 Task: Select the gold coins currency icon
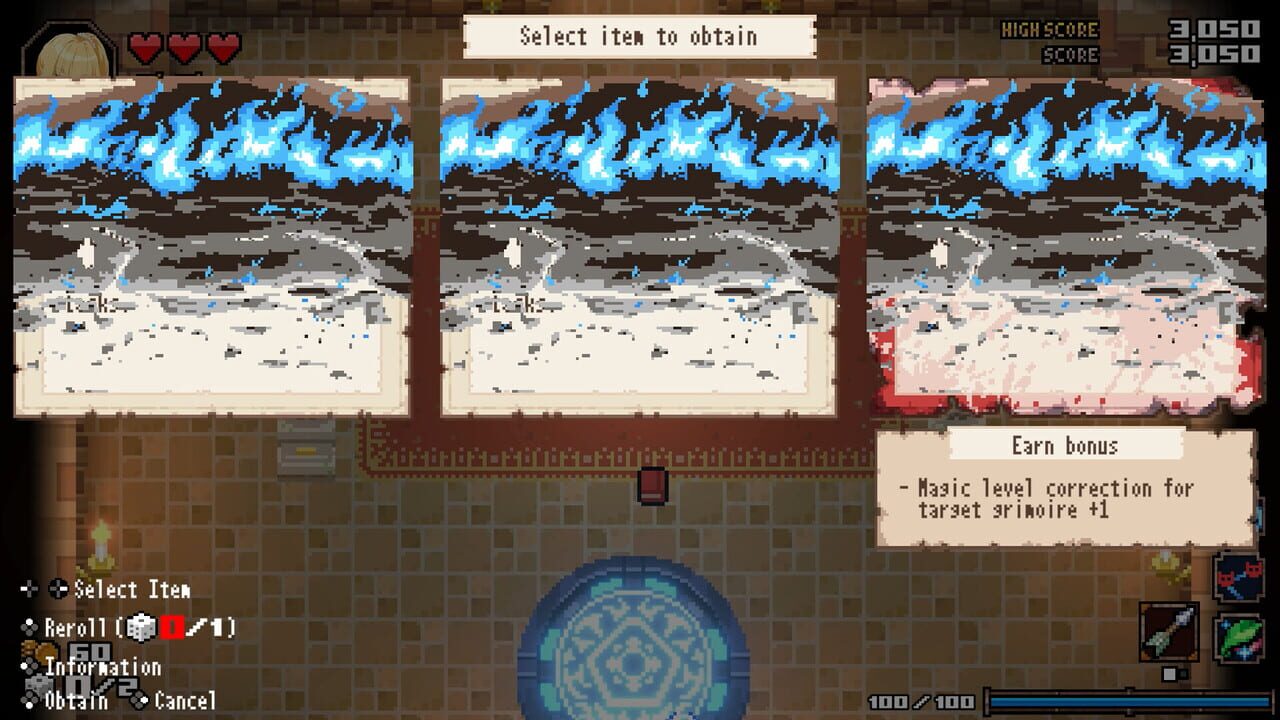tap(39, 651)
